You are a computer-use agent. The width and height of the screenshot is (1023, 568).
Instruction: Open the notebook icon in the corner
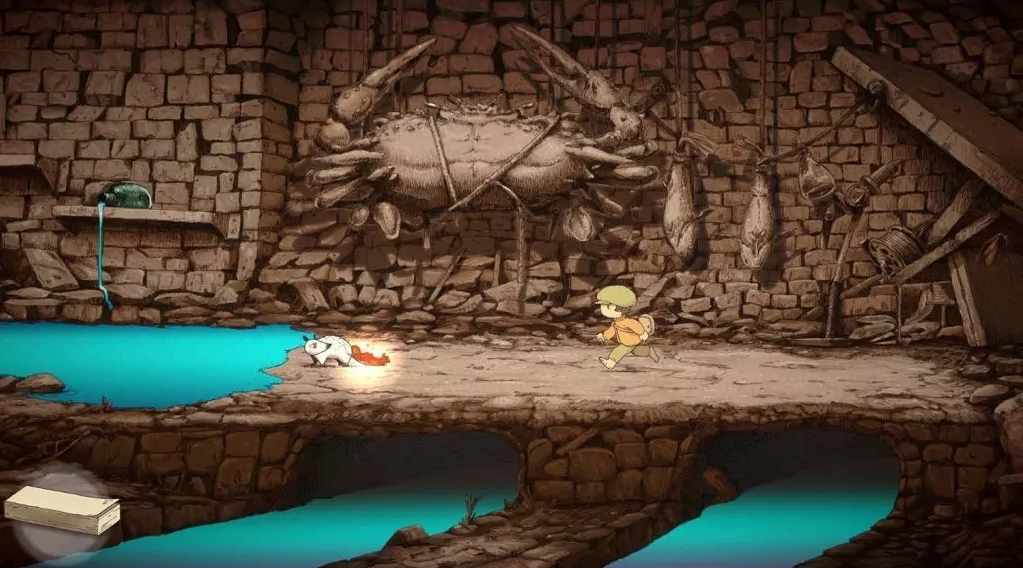point(62,510)
